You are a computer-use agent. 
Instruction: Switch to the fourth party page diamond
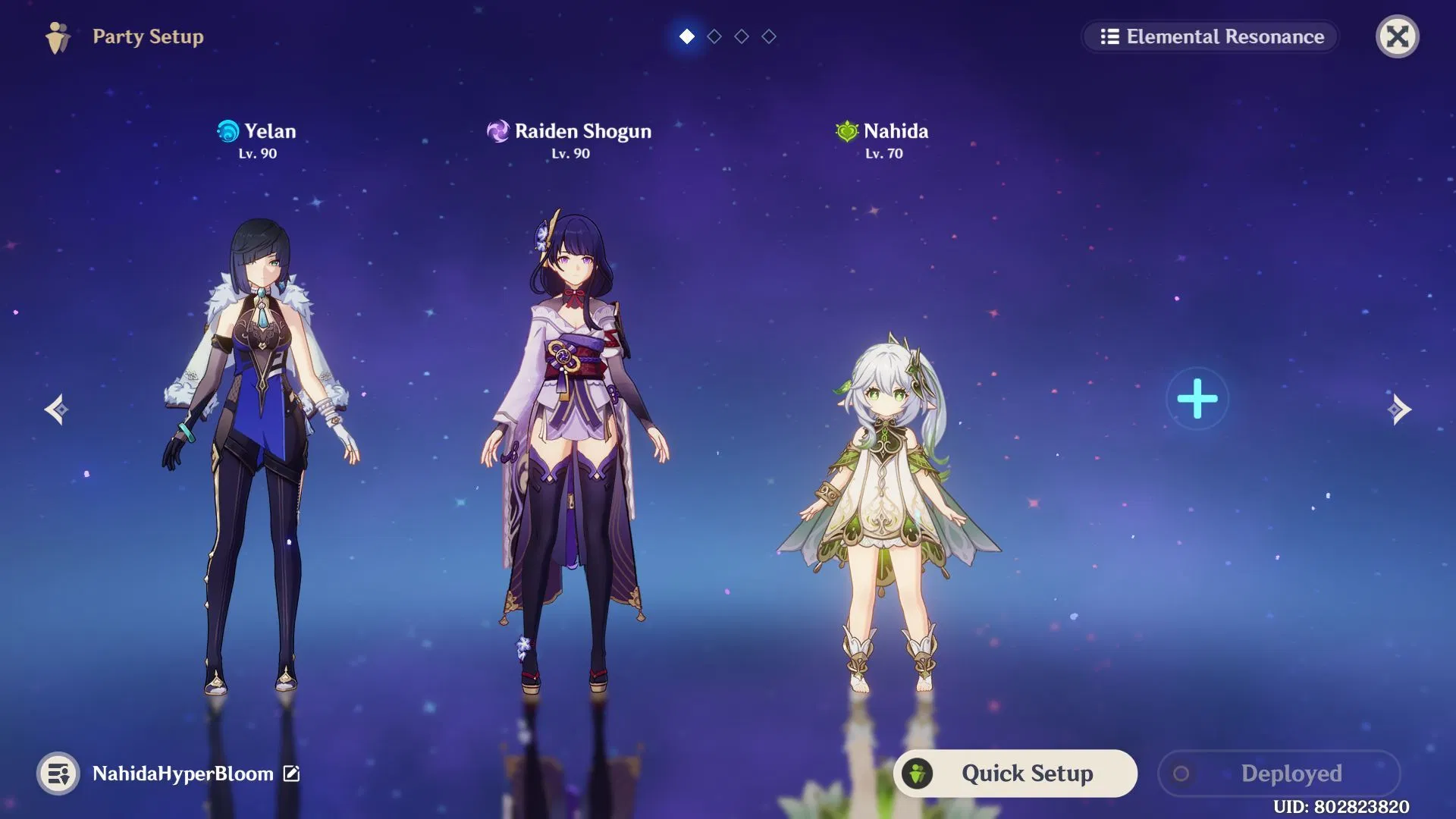tap(769, 36)
